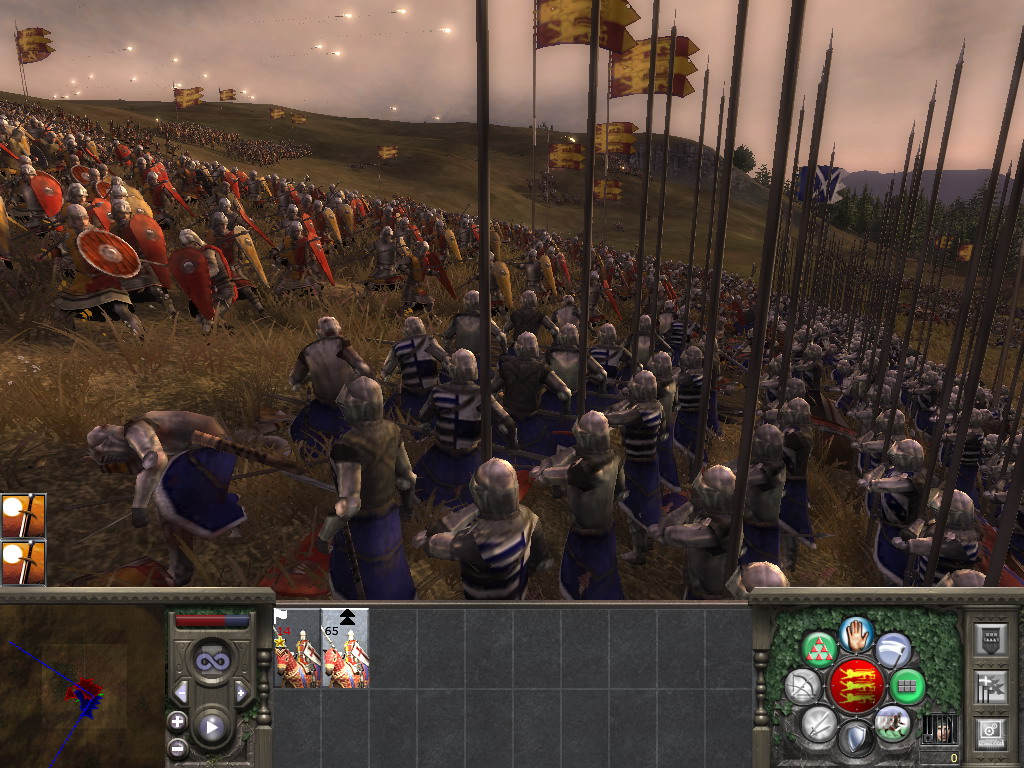Viewport: 1024px width, 768px height.
Task: Open the shield-shaped group formations panel button
Action: coord(989,638)
